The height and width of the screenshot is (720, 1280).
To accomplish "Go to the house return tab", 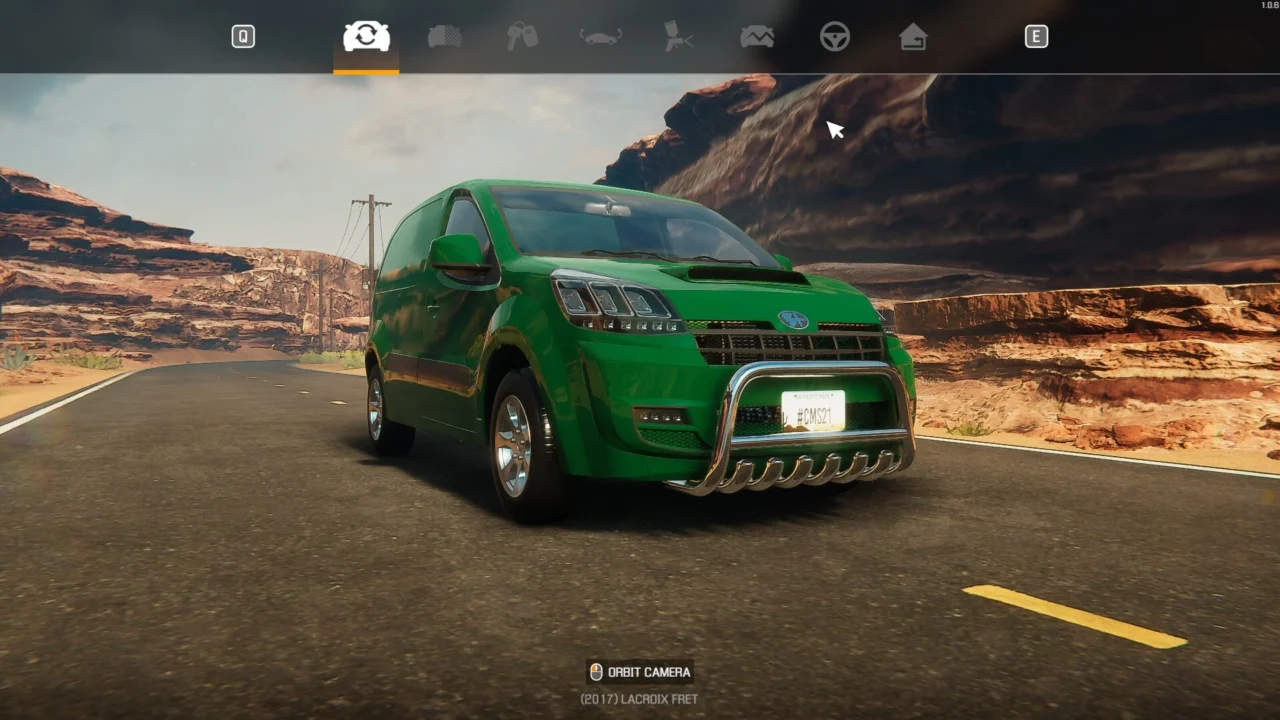I will [x=913, y=37].
